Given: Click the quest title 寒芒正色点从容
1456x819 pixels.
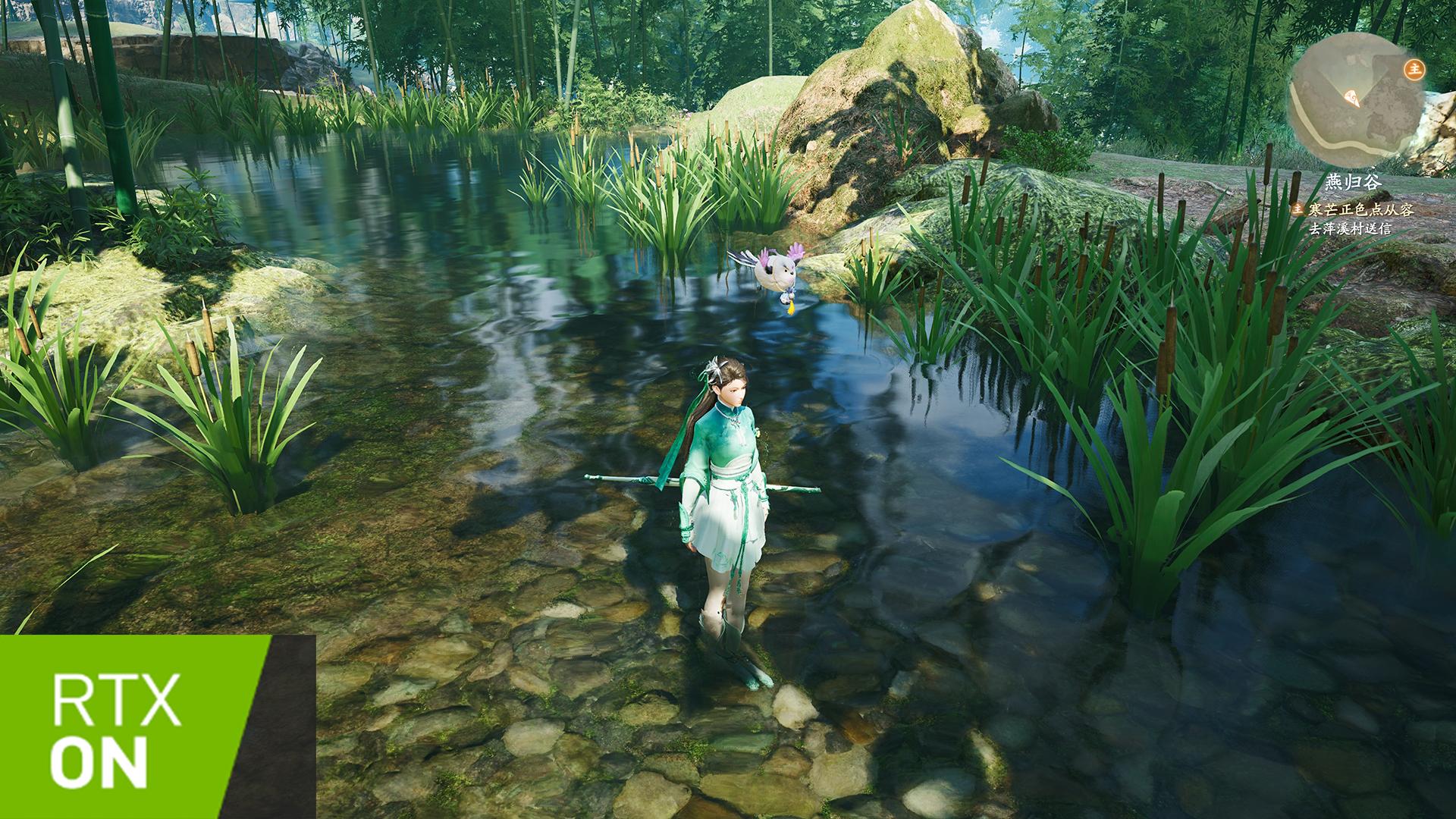Looking at the screenshot, I should (1361, 210).
